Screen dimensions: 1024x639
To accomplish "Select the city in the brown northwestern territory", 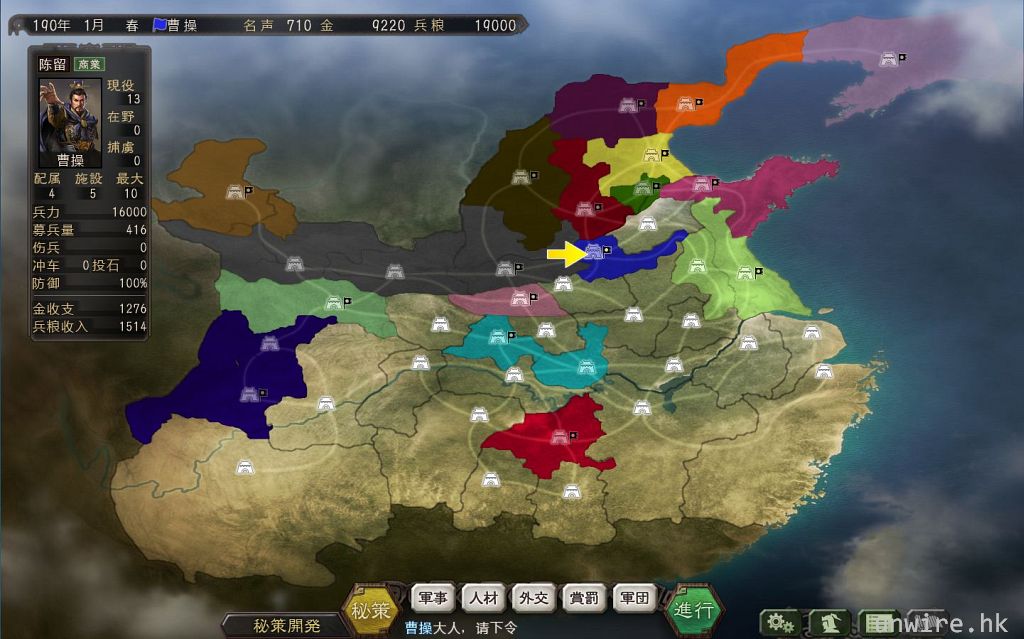I will click(x=236, y=190).
